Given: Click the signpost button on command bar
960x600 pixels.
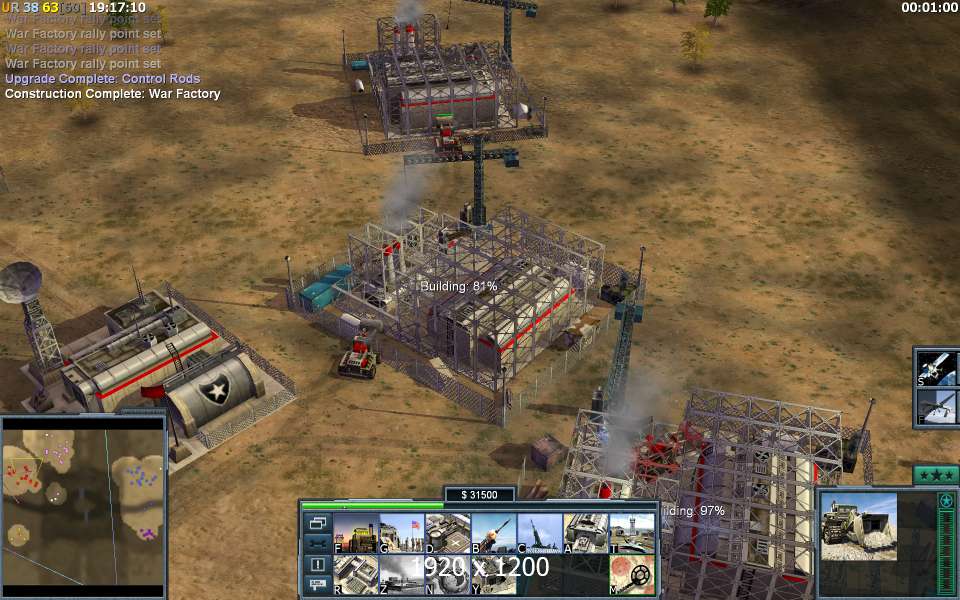Looking at the screenshot, I should click(317, 585).
